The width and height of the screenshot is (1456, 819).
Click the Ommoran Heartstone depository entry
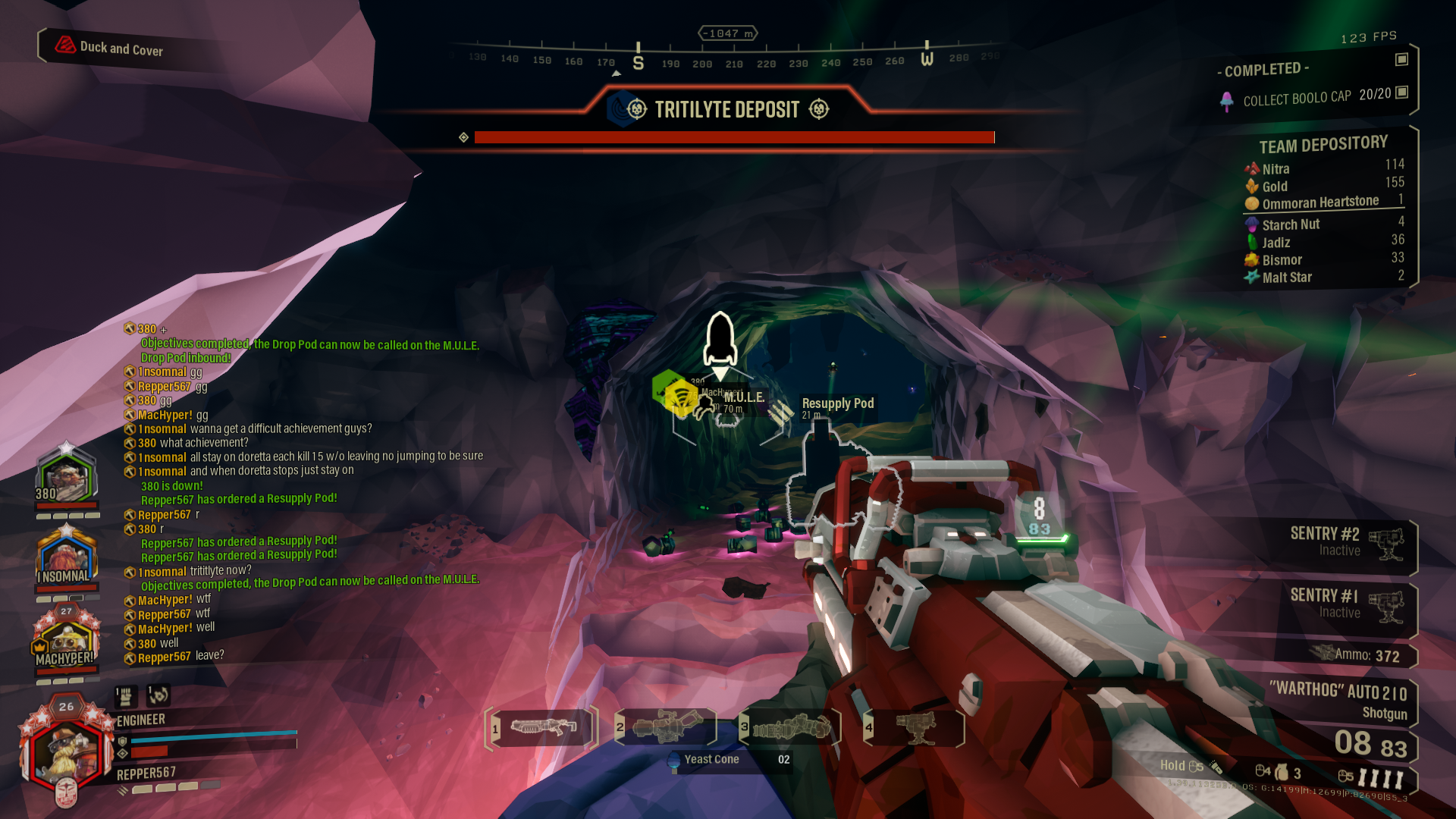point(1323,202)
